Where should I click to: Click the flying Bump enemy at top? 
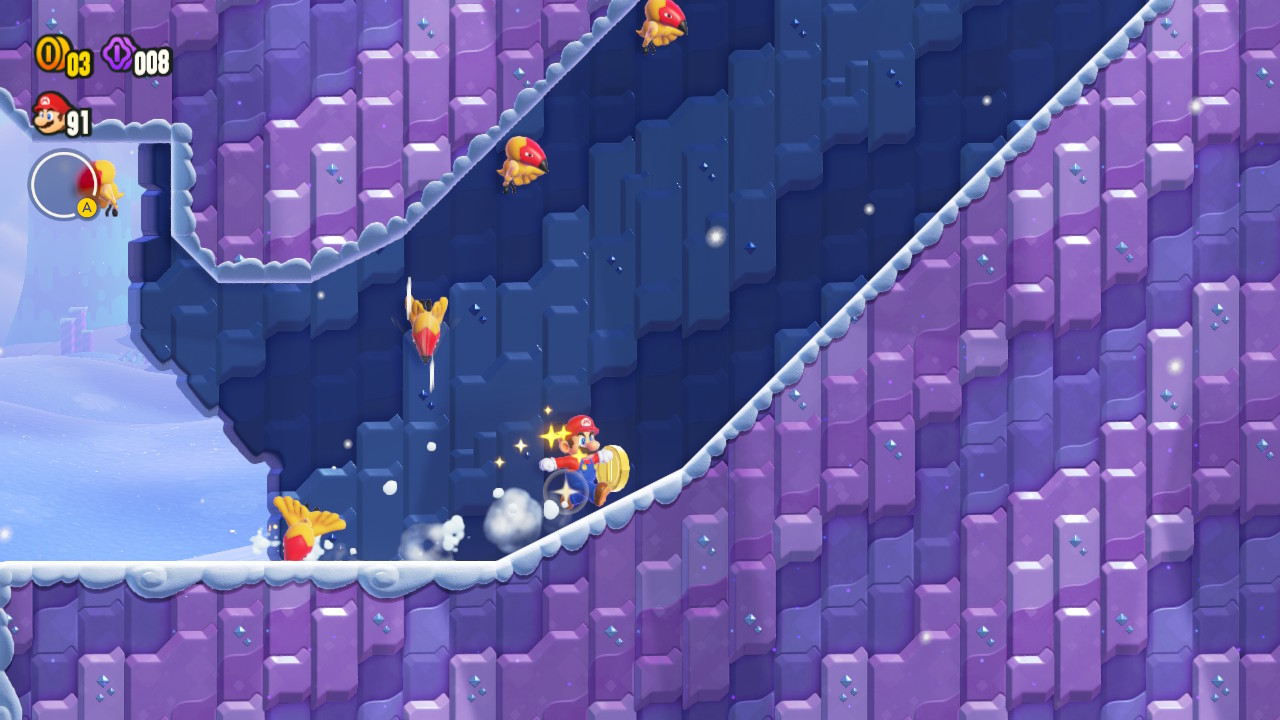point(660,25)
